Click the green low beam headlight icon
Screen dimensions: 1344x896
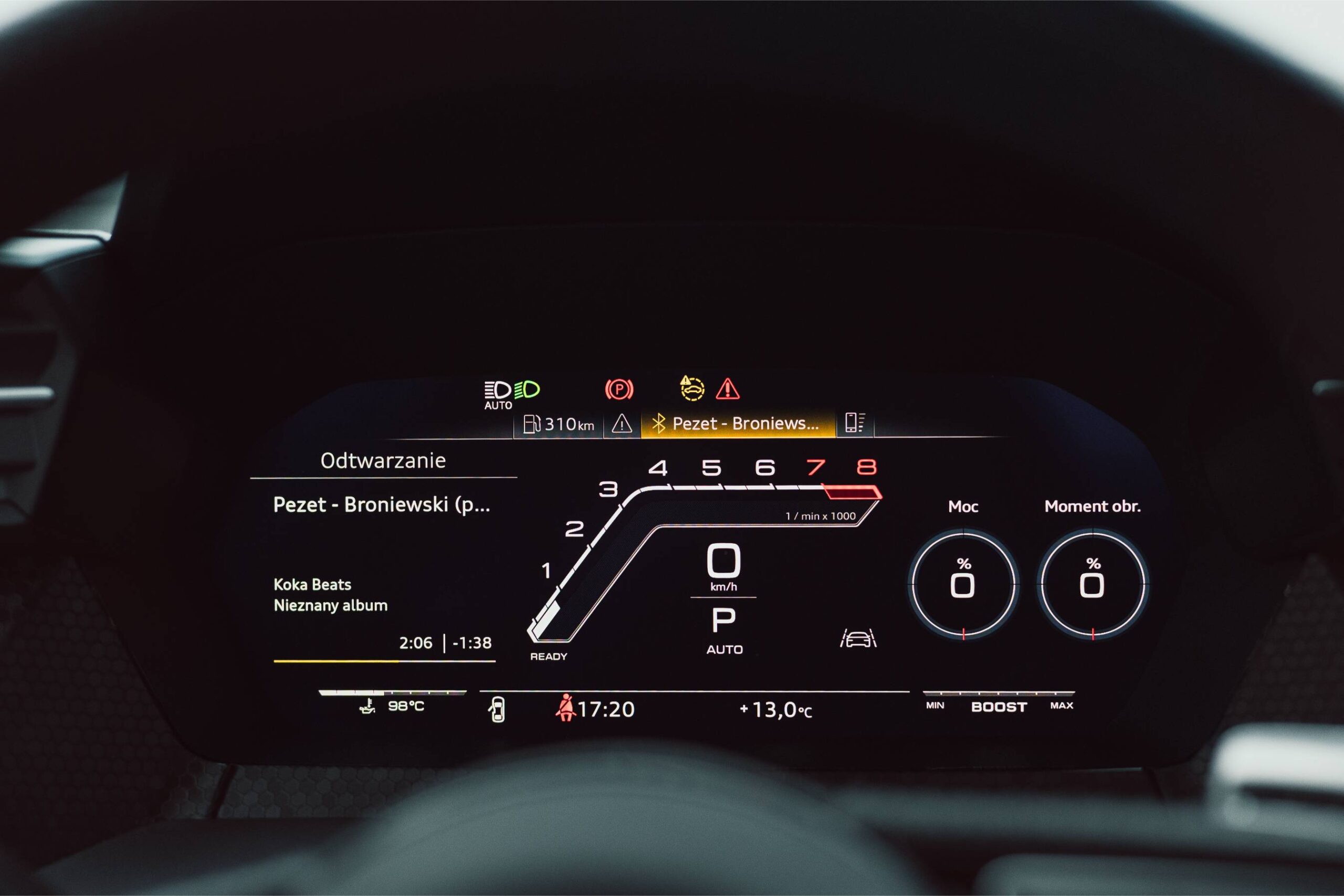tap(528, 389)
